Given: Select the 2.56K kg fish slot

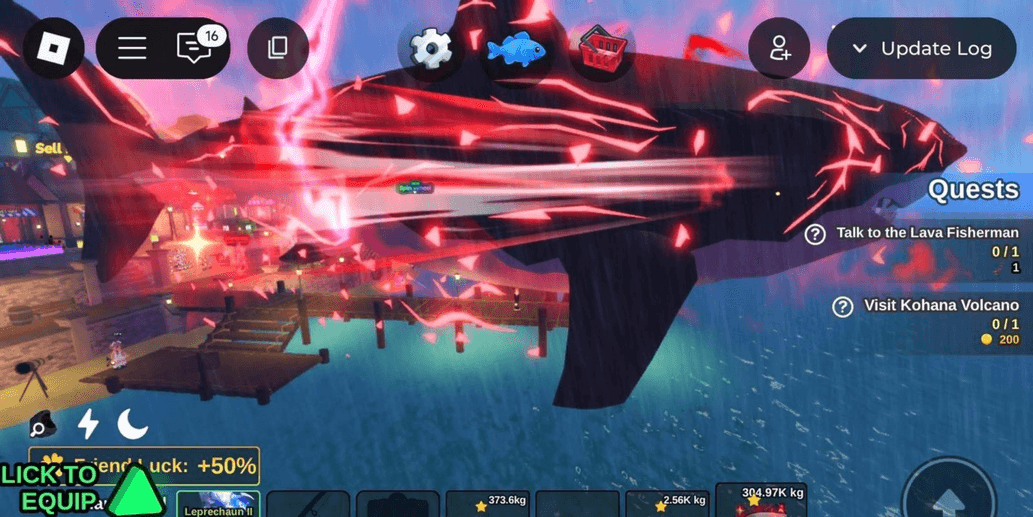Looking at the screenshot, I should point(667,504).
